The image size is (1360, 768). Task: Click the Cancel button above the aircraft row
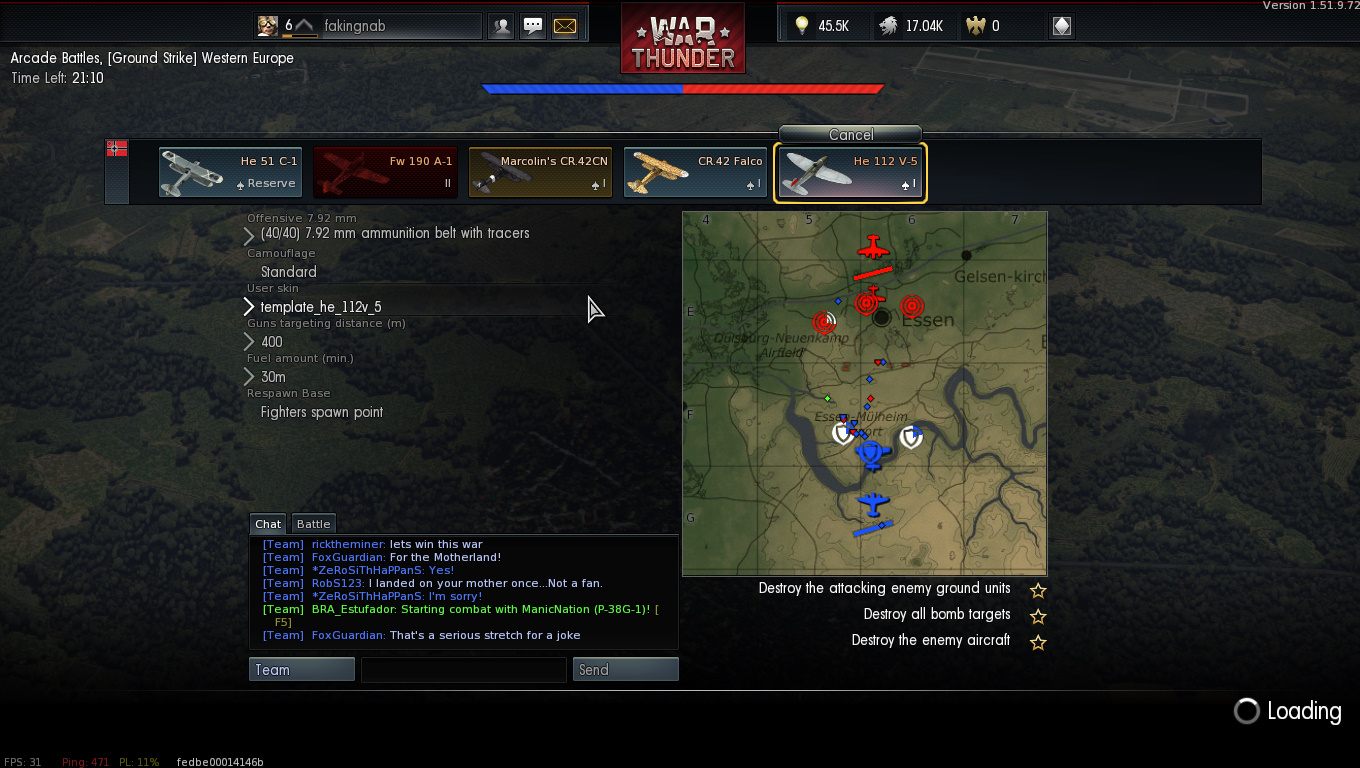850,134
